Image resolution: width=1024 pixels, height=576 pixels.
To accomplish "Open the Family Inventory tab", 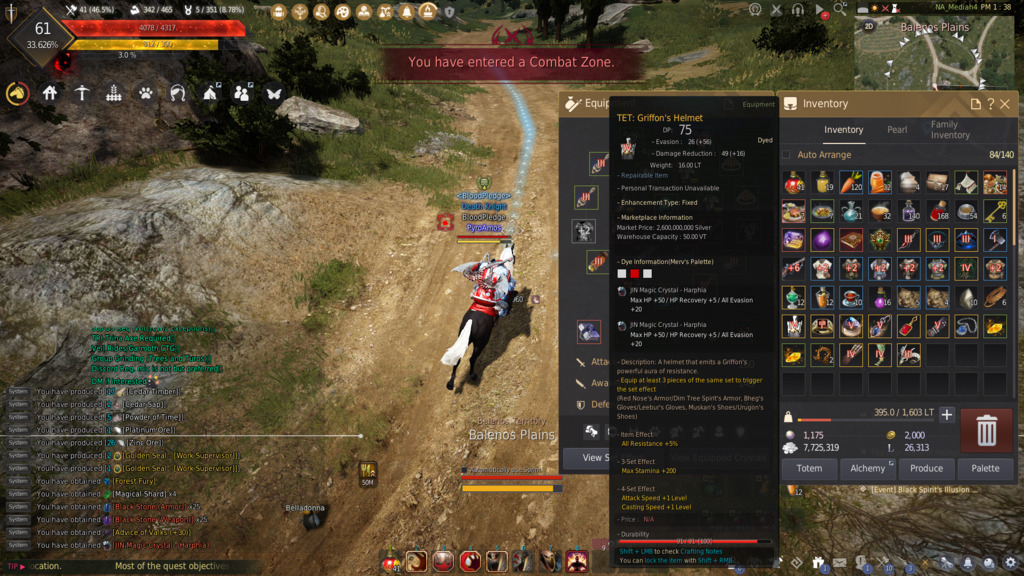I will pyautogui.click(x=950, y=130).
